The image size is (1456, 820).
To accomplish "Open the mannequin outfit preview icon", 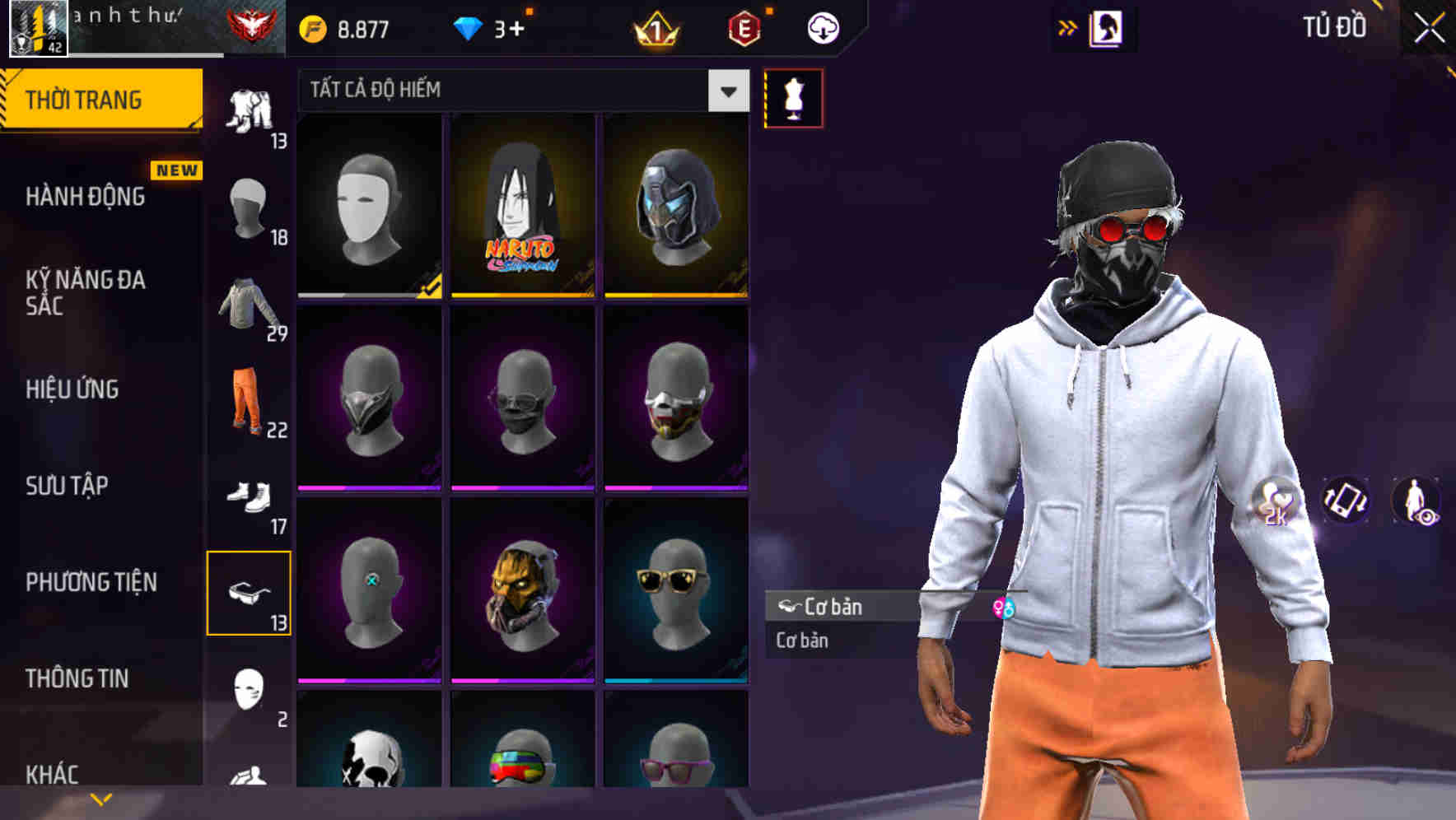I will (x=794, y=97).
